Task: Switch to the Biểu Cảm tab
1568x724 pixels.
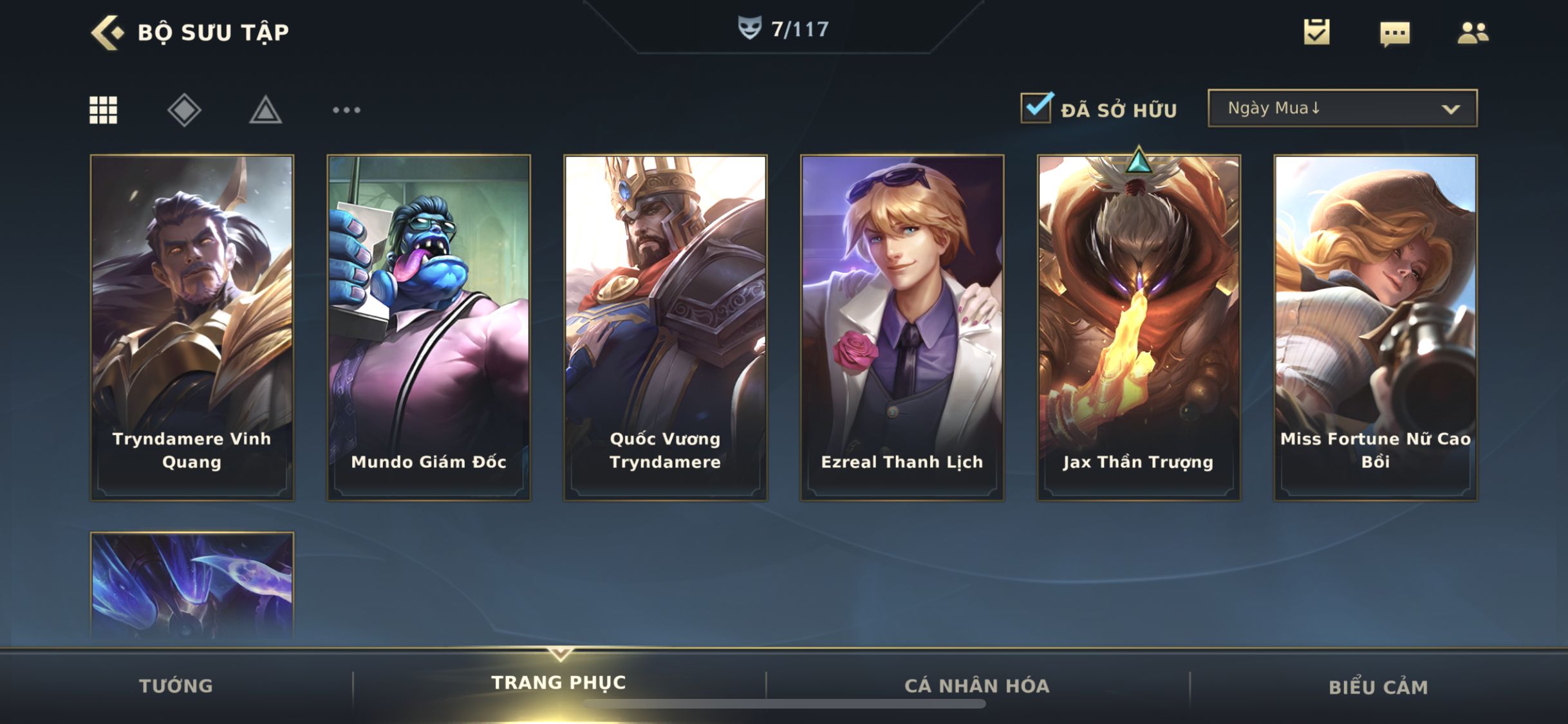Action: pos(1378,687)
